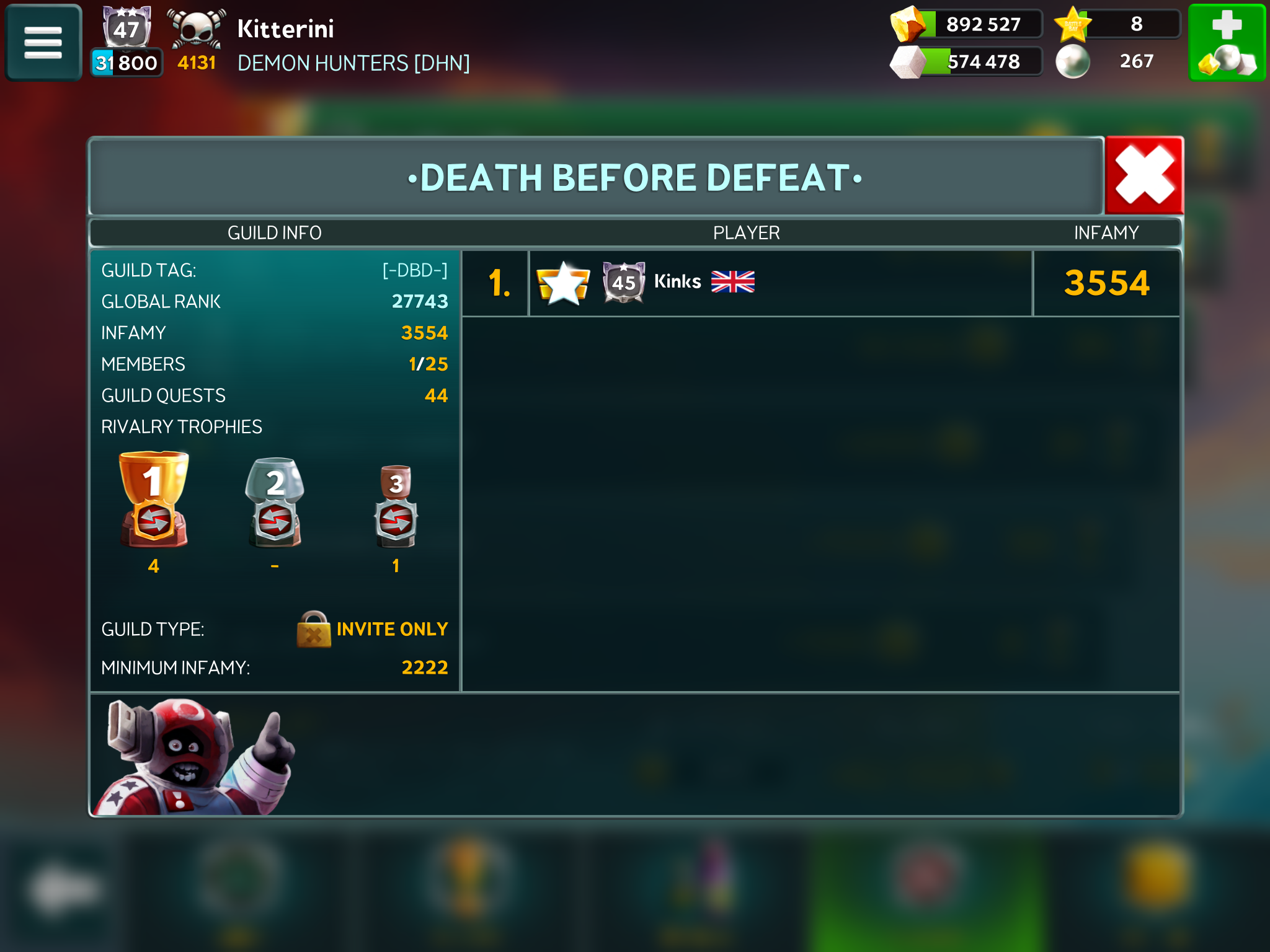Tap the level 47 captain badge
This screenshot has width=1270, height=952.
[127, 29]
